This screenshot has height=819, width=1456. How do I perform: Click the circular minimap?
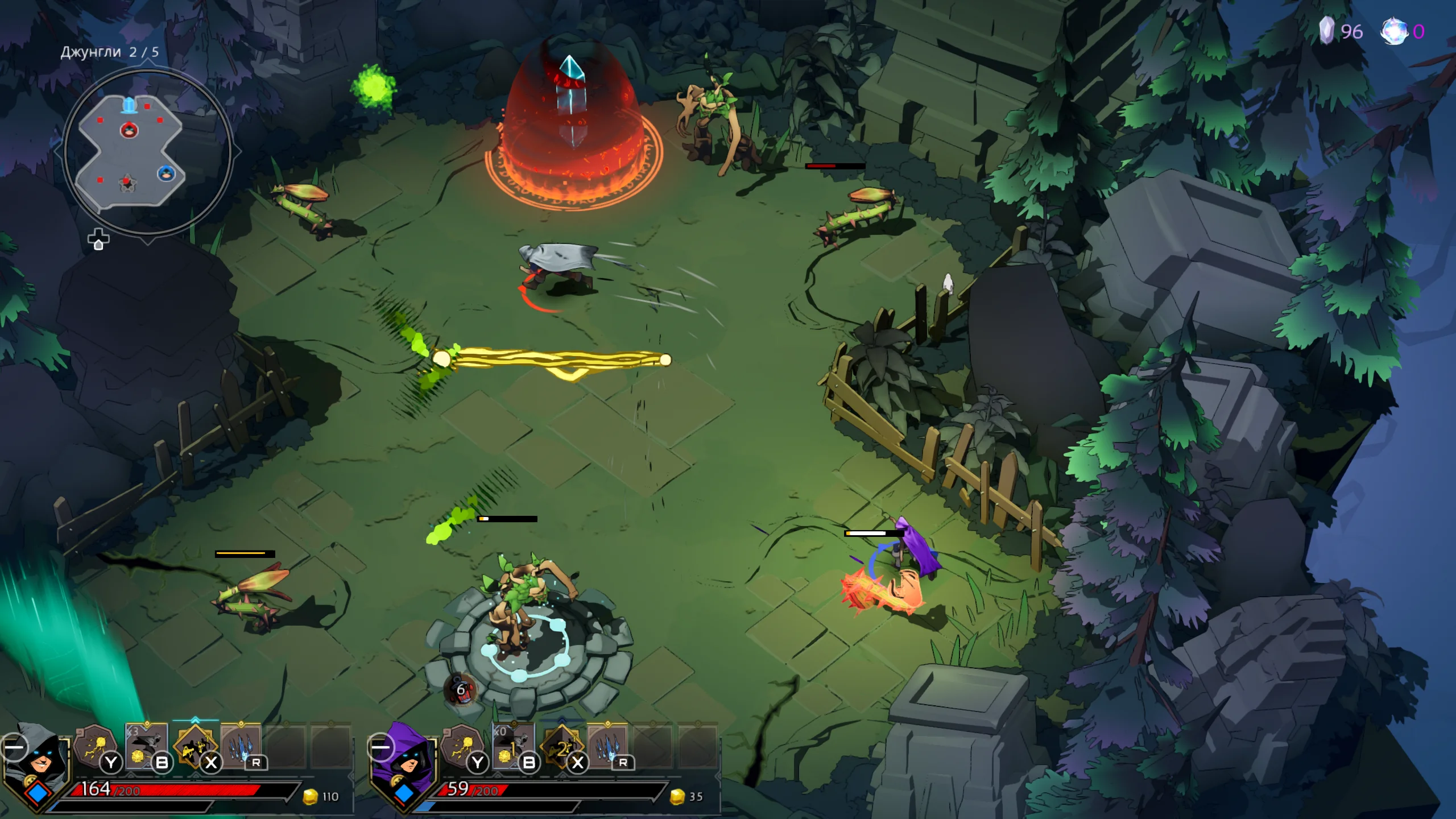coord(147,152)
